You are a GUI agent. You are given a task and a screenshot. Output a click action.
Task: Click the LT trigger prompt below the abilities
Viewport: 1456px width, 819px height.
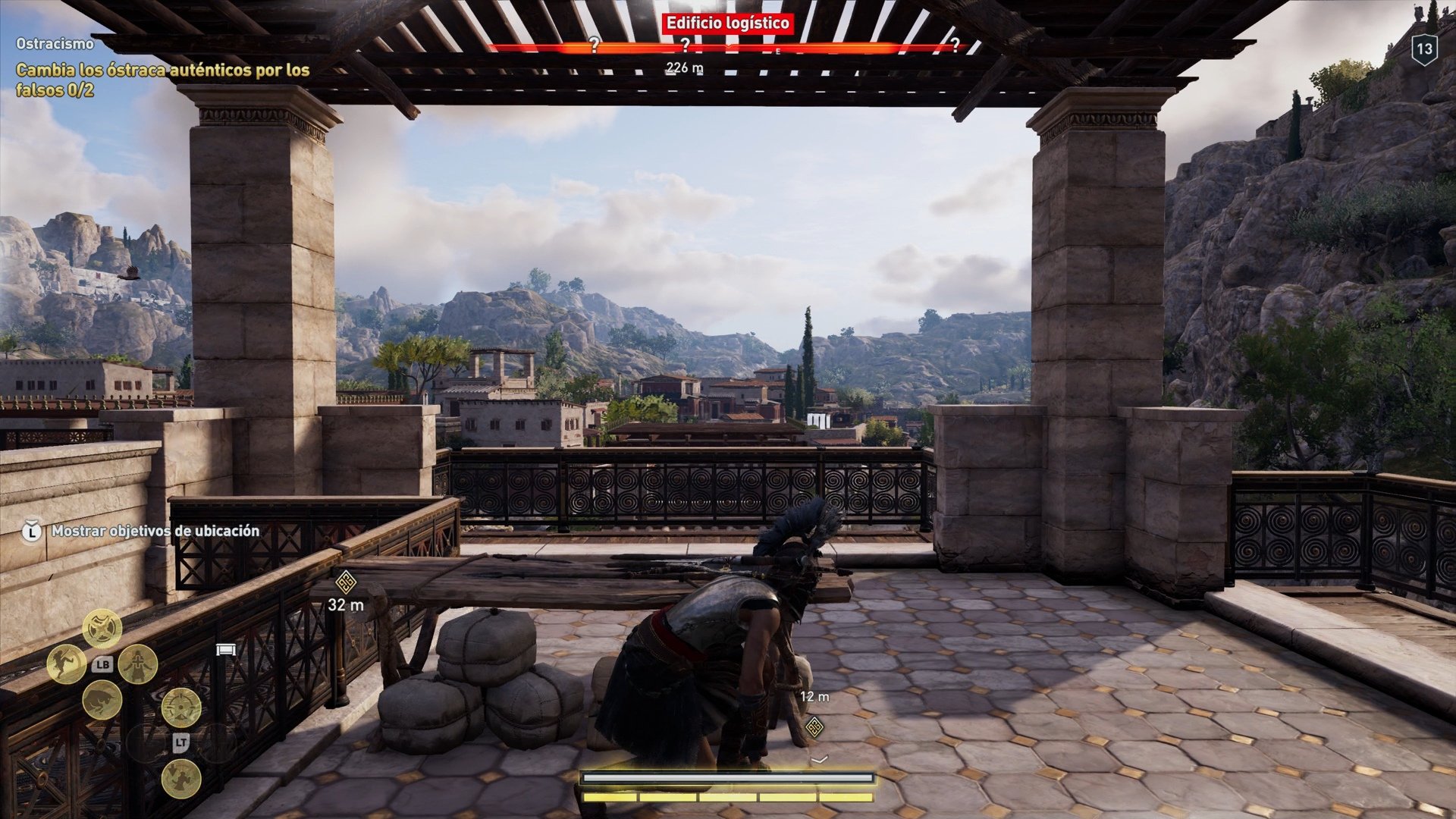pyautogui.click(x=182, y=742)
